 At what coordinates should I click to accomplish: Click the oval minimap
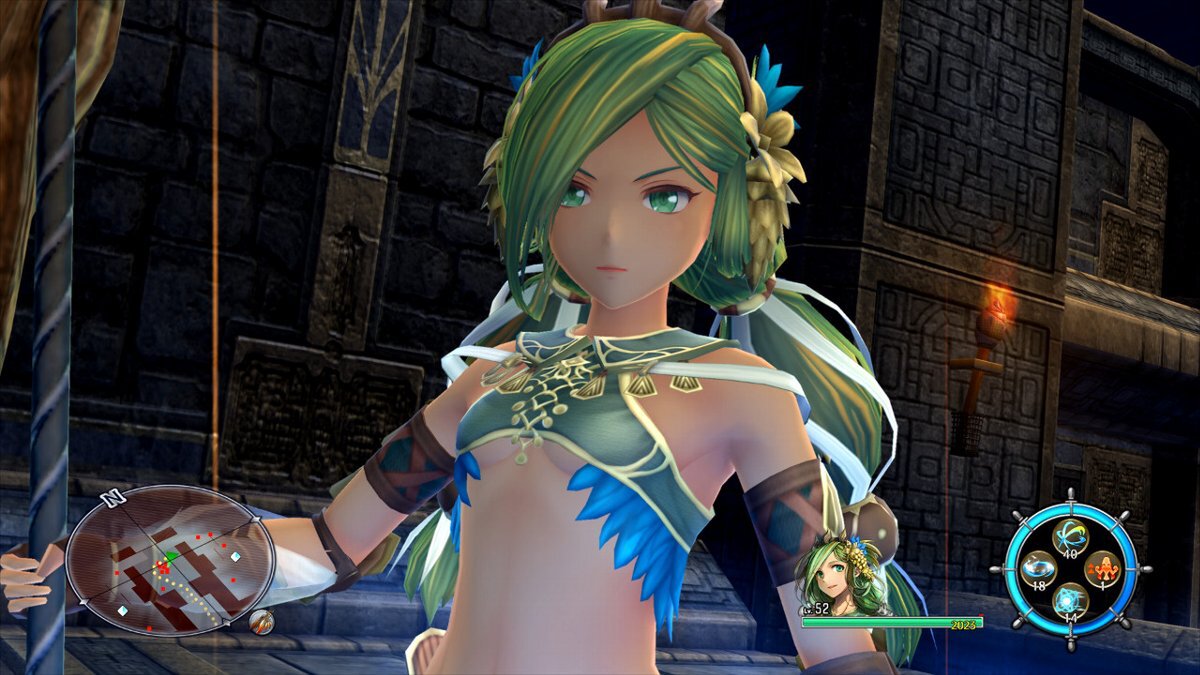tap(170, 561)
